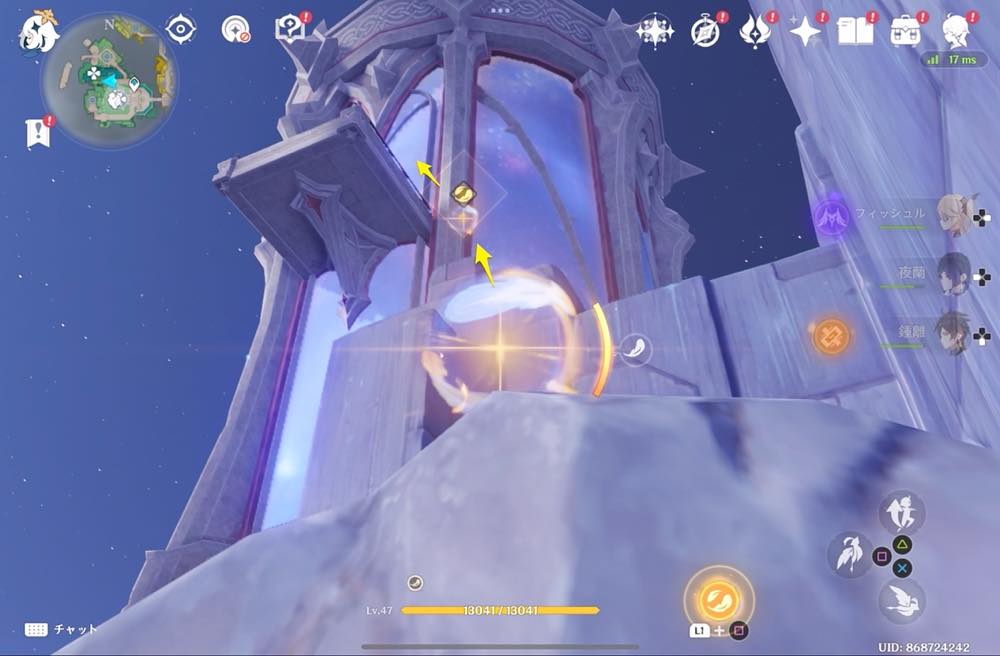Open the large four-pointed star icon
The image size is (1000, 656).
(804, 31)
